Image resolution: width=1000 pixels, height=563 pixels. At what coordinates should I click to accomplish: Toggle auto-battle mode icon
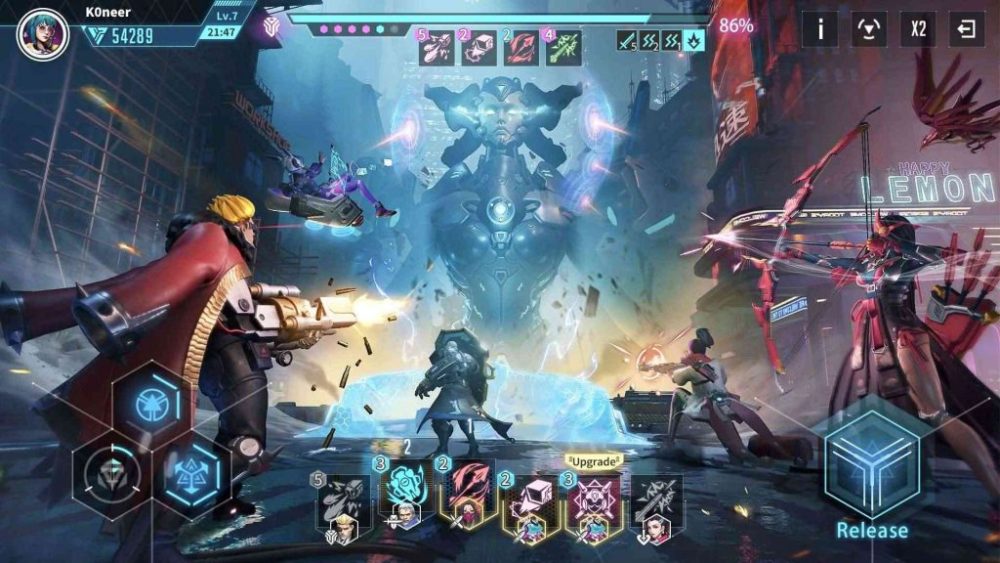point(869,28)
